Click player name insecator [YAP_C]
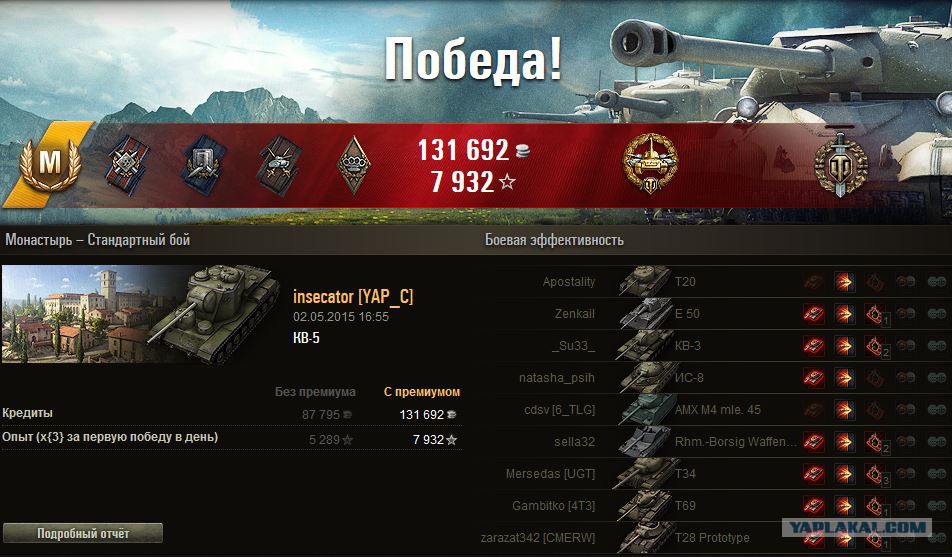Viewport: 952px width, 557px height. [353, 297]
